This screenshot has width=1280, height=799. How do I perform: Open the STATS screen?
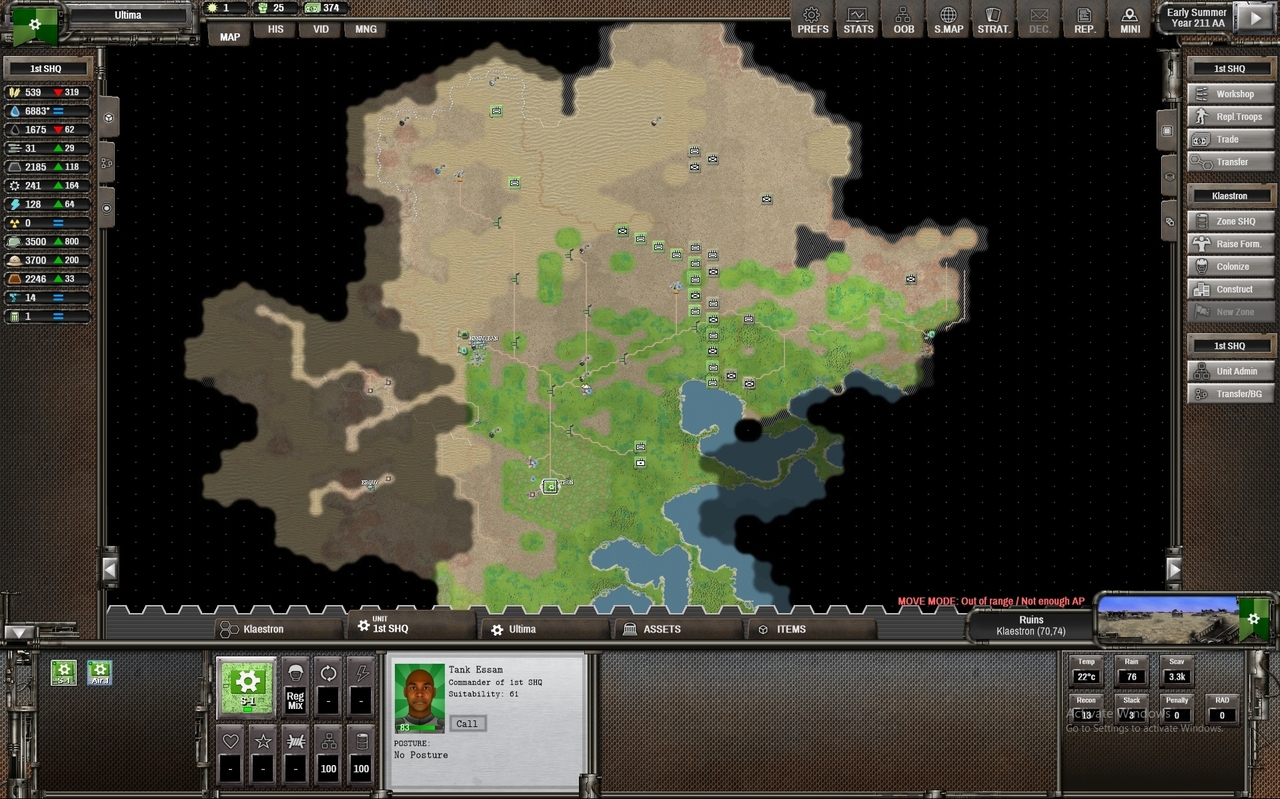[858, 20]
